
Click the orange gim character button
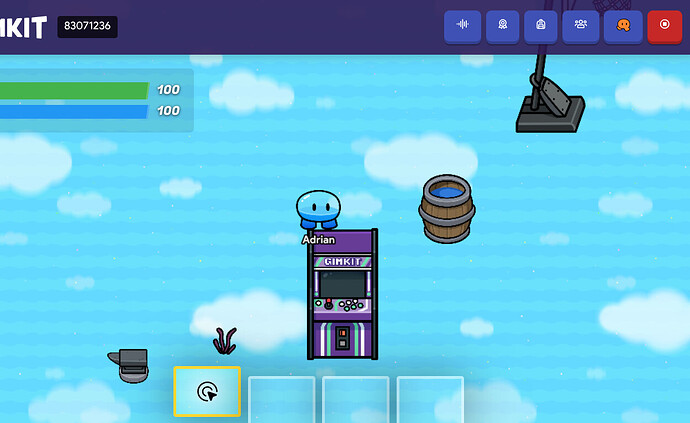pyautogui.click(x=622, y=25)
